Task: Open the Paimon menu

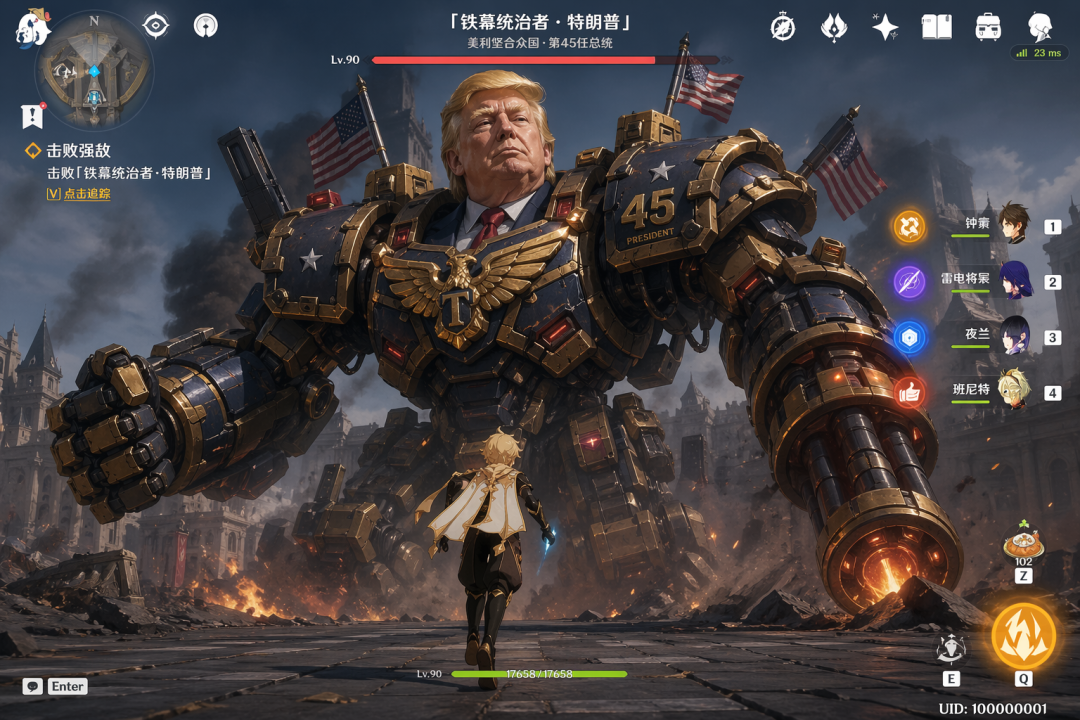Action: click(32, 28)
